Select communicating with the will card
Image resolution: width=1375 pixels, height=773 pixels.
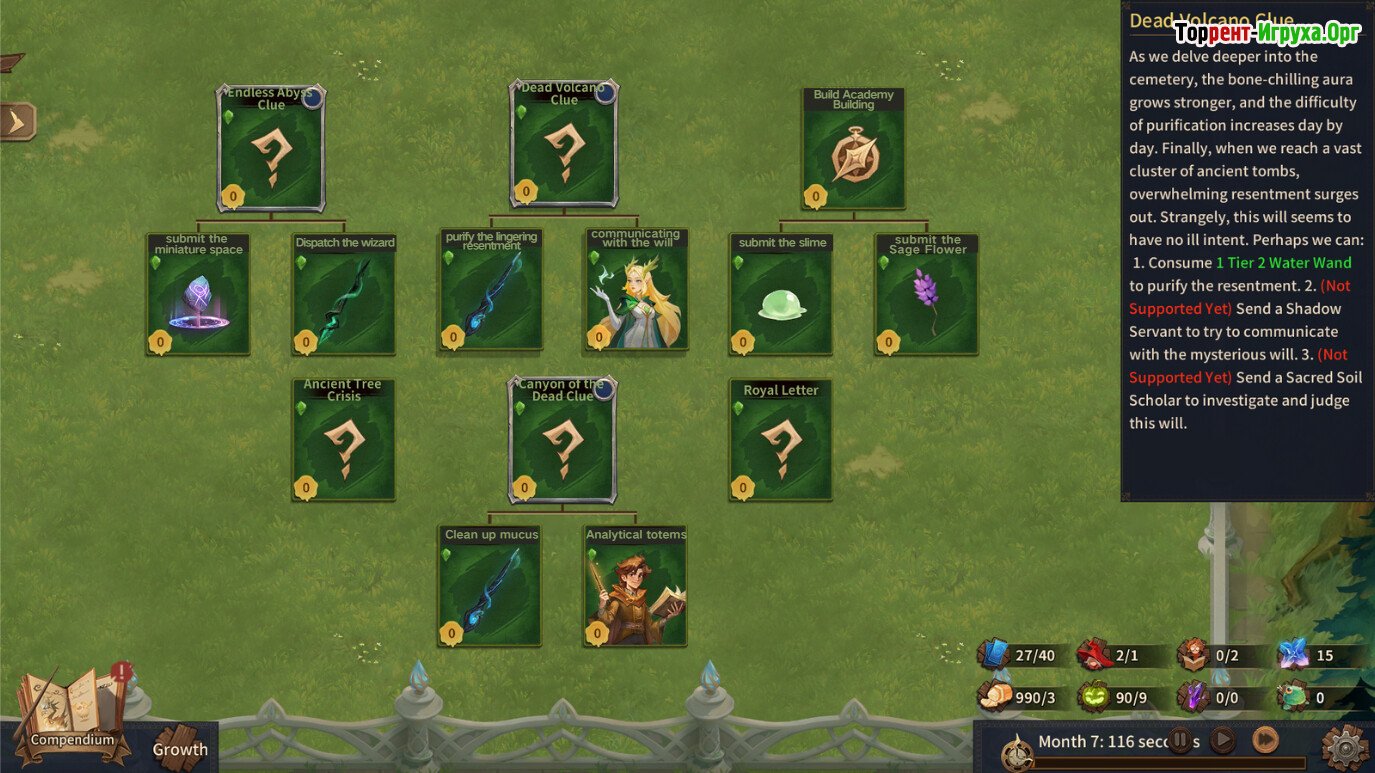click(x=636, y=290)
